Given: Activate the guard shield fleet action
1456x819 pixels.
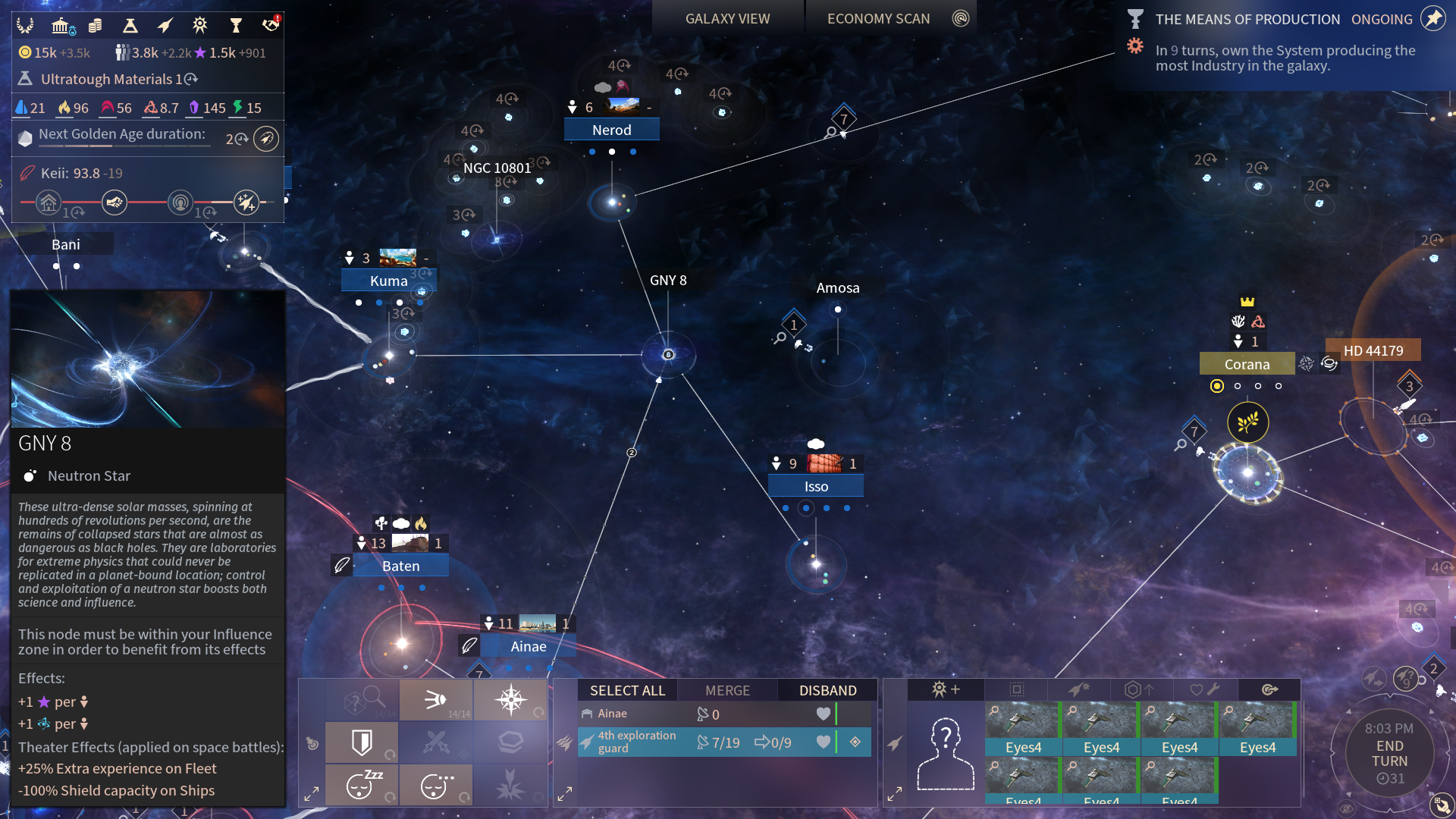Looking at the screenshot, I should [x=362, y=742].
